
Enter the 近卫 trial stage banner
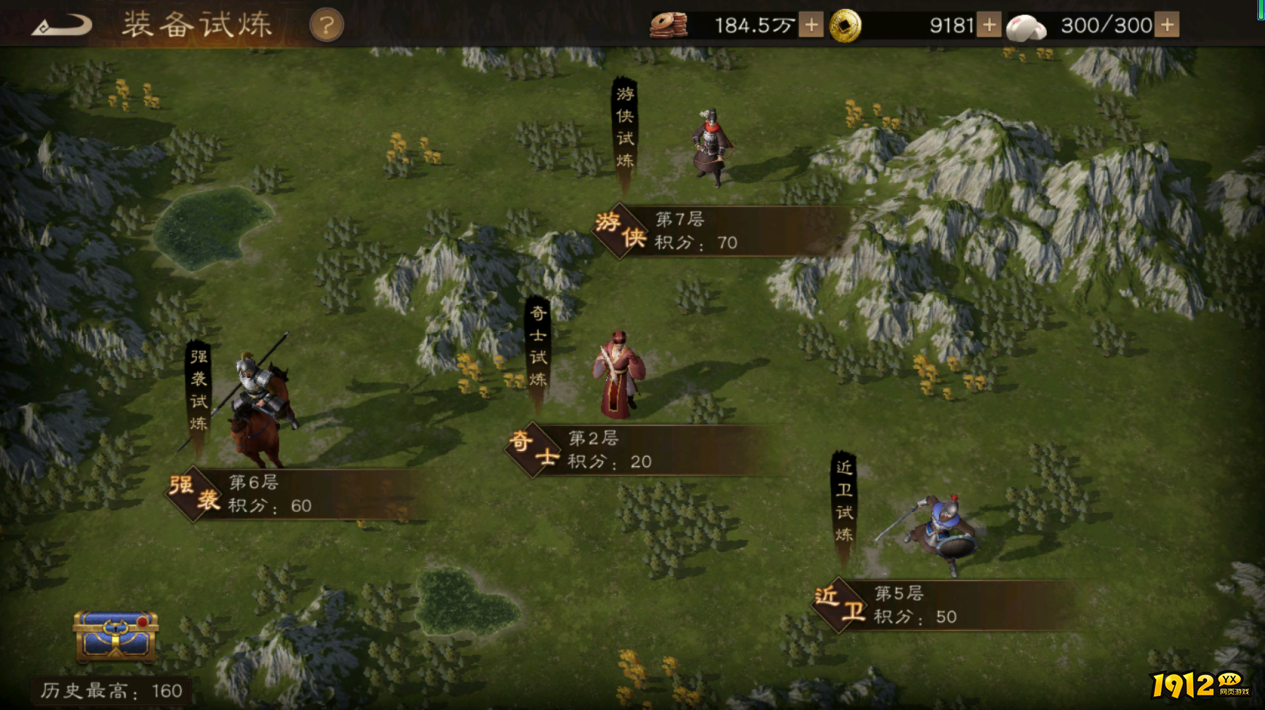pos(918,605)
